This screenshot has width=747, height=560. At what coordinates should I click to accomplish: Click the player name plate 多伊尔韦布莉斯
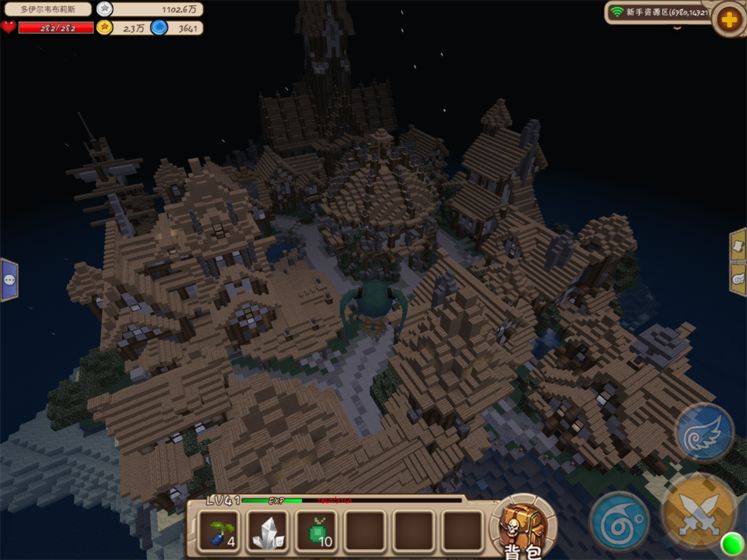[x=47, y=9]
